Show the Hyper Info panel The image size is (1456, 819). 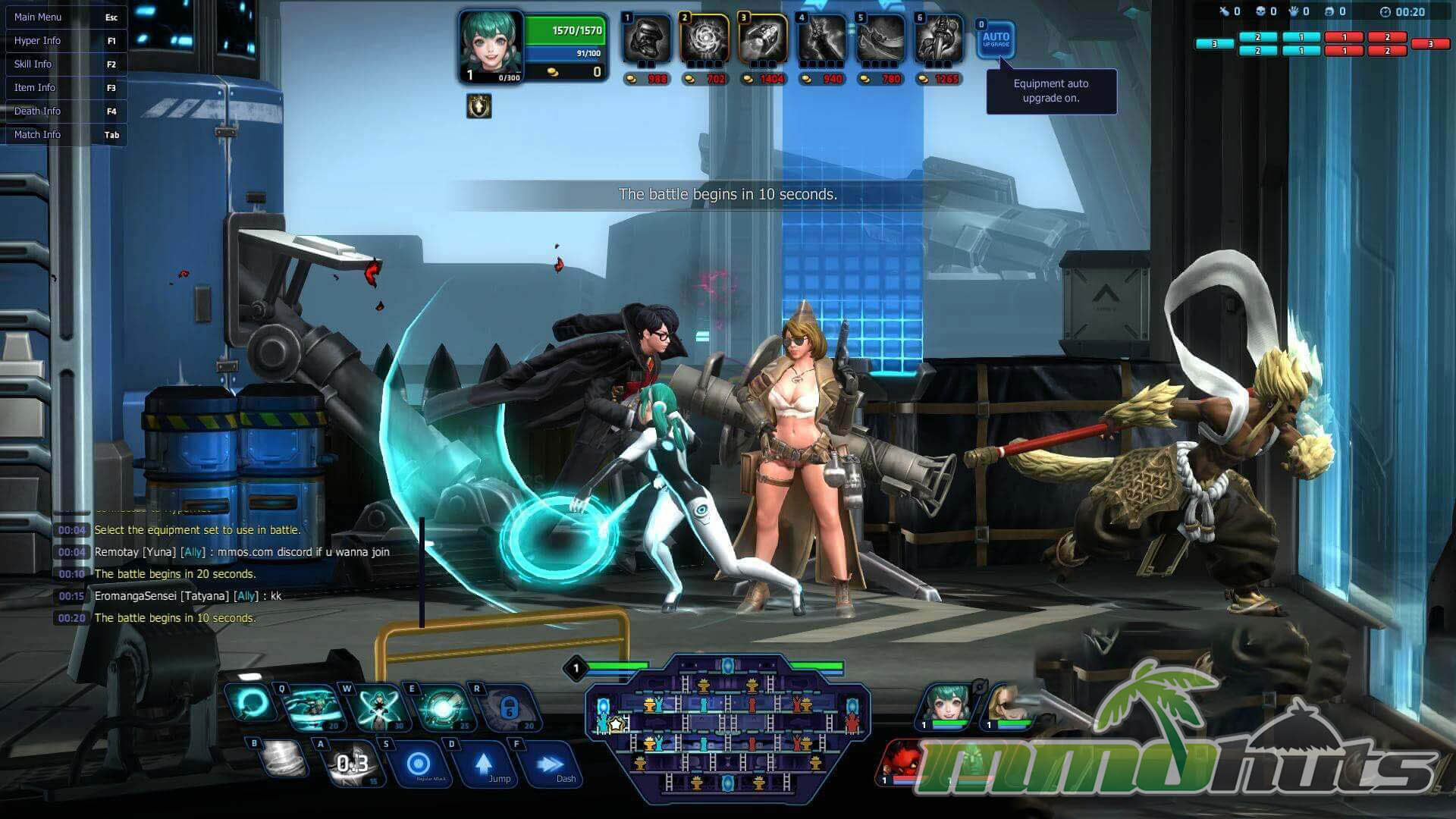[x=64, y=40]
